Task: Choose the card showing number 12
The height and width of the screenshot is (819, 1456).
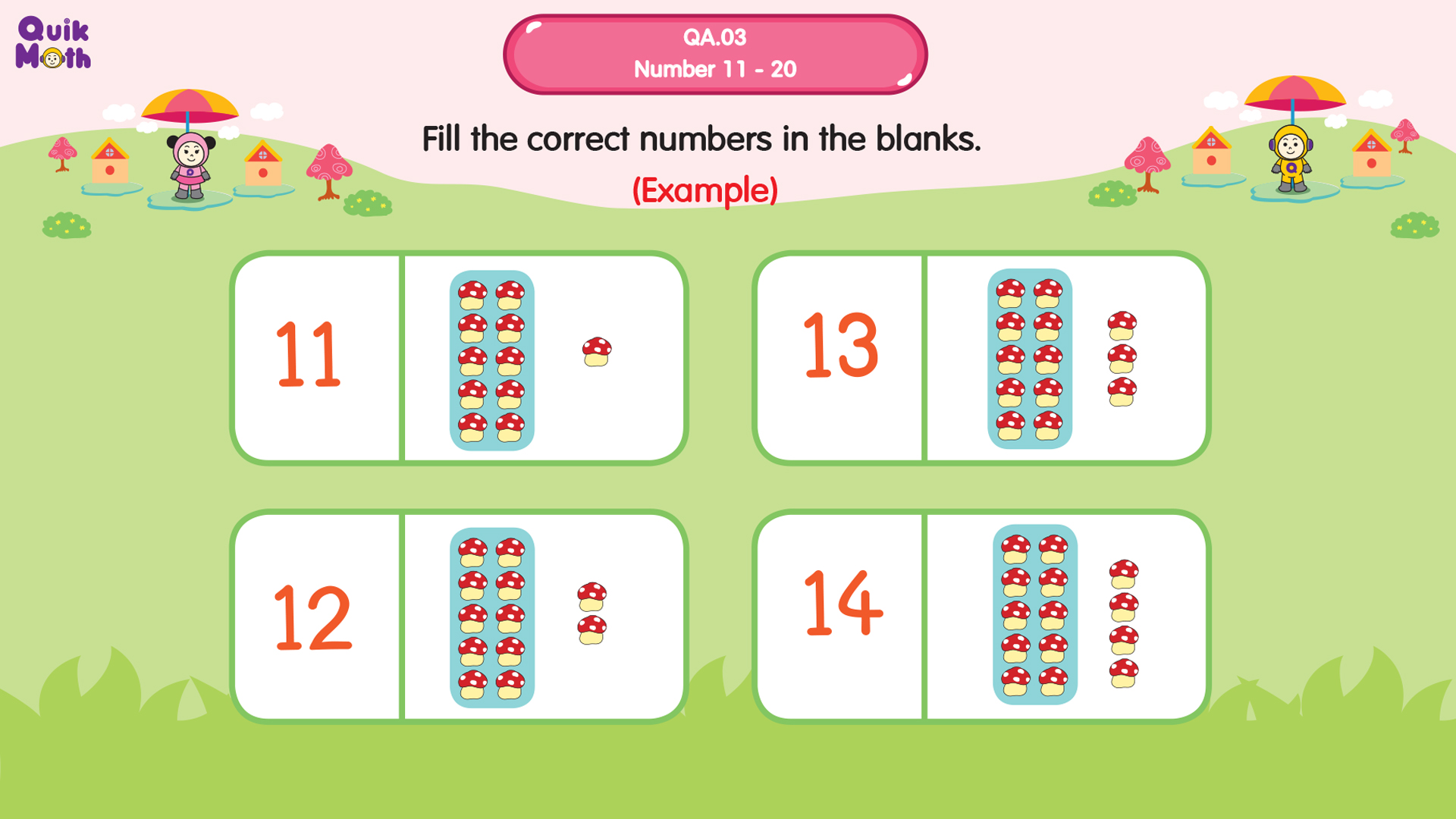Action: [459, 616]
